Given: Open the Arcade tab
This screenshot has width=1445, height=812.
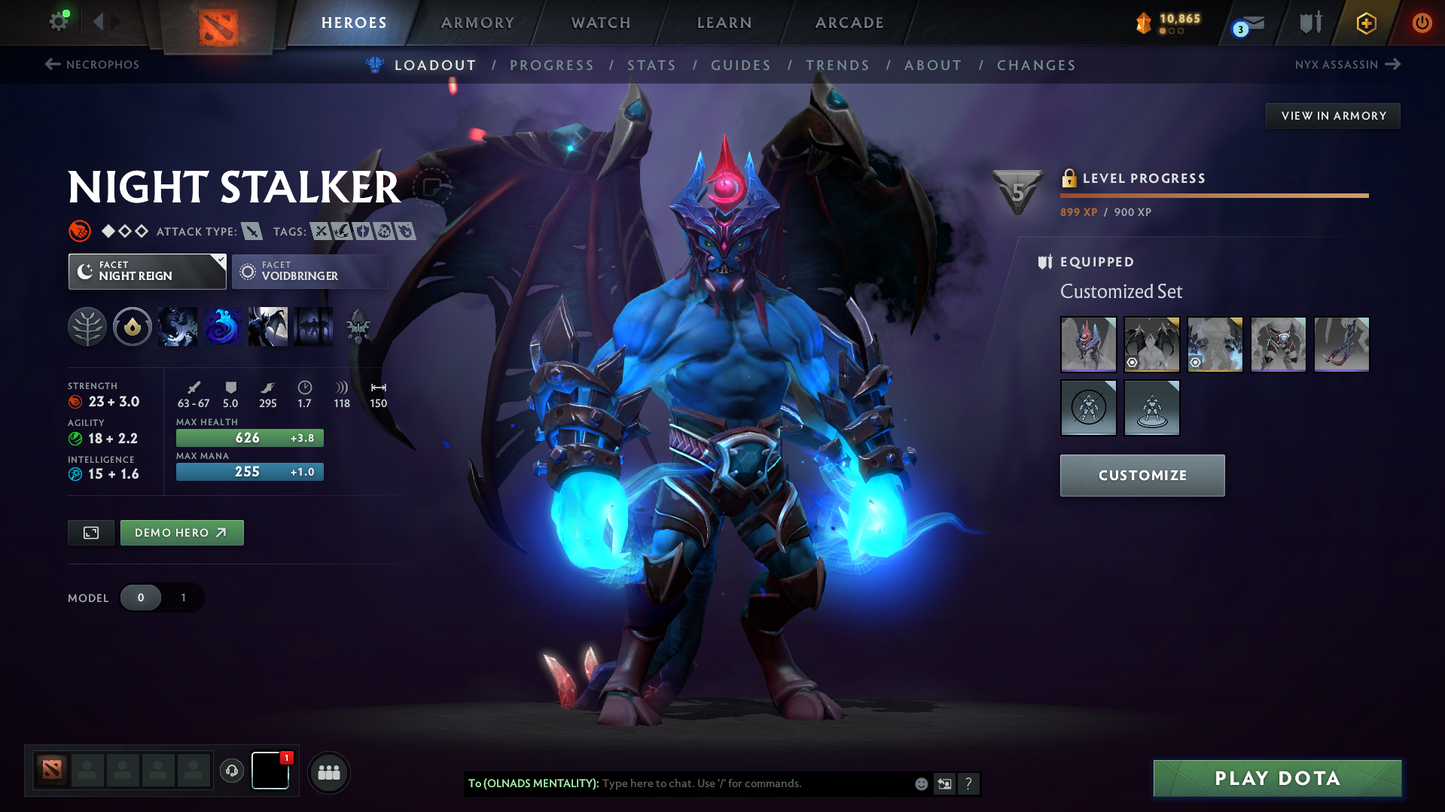Looking at the screenshot, I should click(849, 22).
